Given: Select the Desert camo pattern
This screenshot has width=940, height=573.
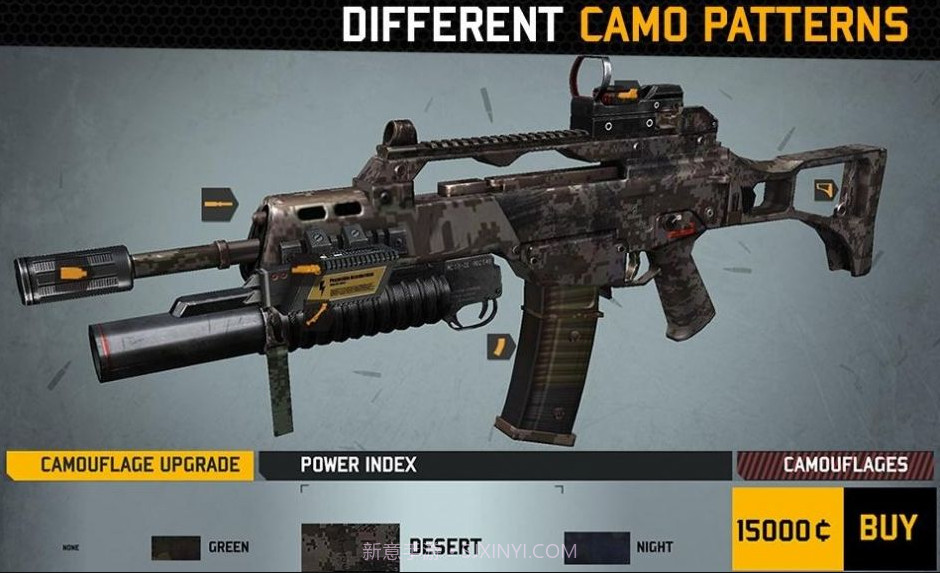Looking at the screenshot, I should tap(350, 546).
